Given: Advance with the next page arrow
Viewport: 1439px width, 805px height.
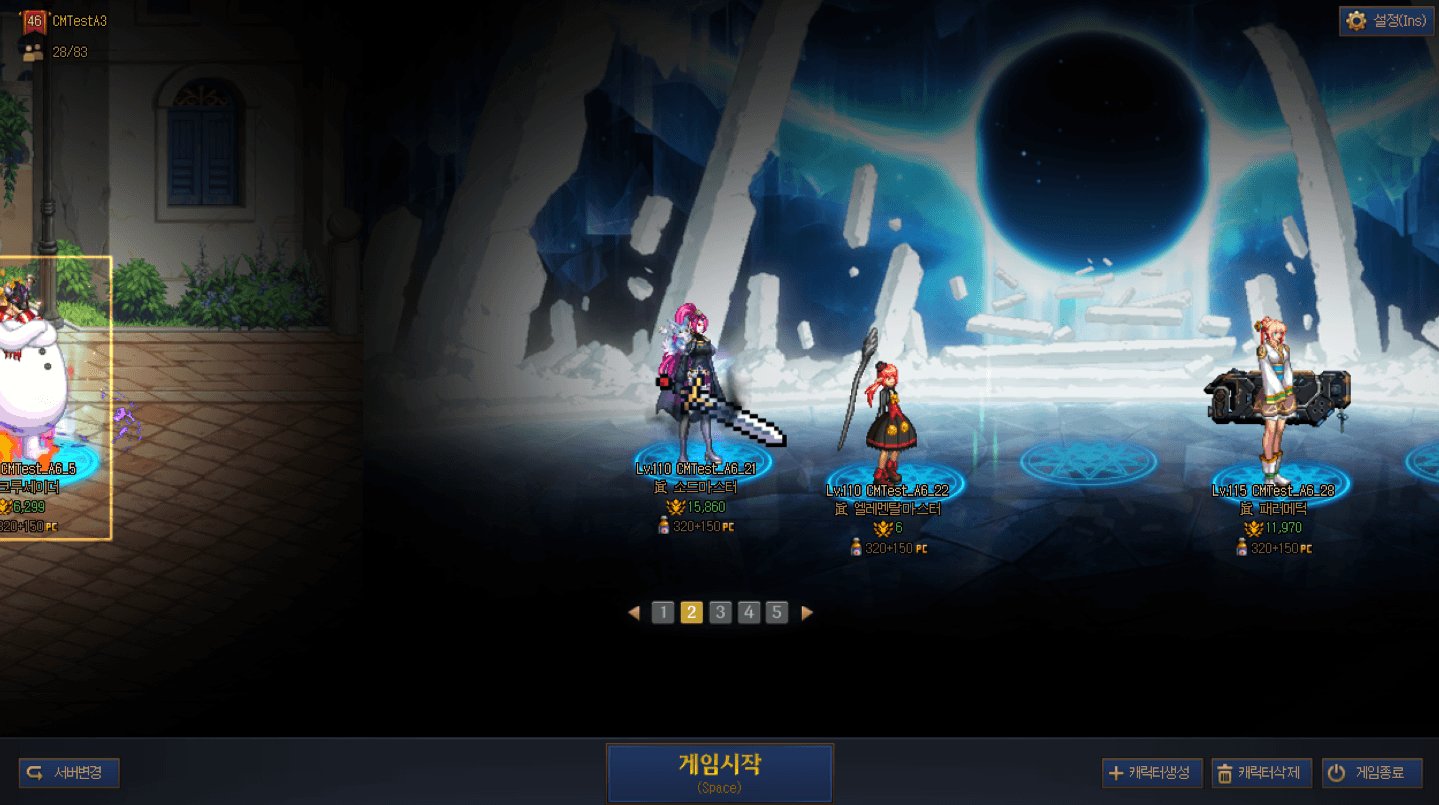Looking at the screenshot, I should (807, 612).
